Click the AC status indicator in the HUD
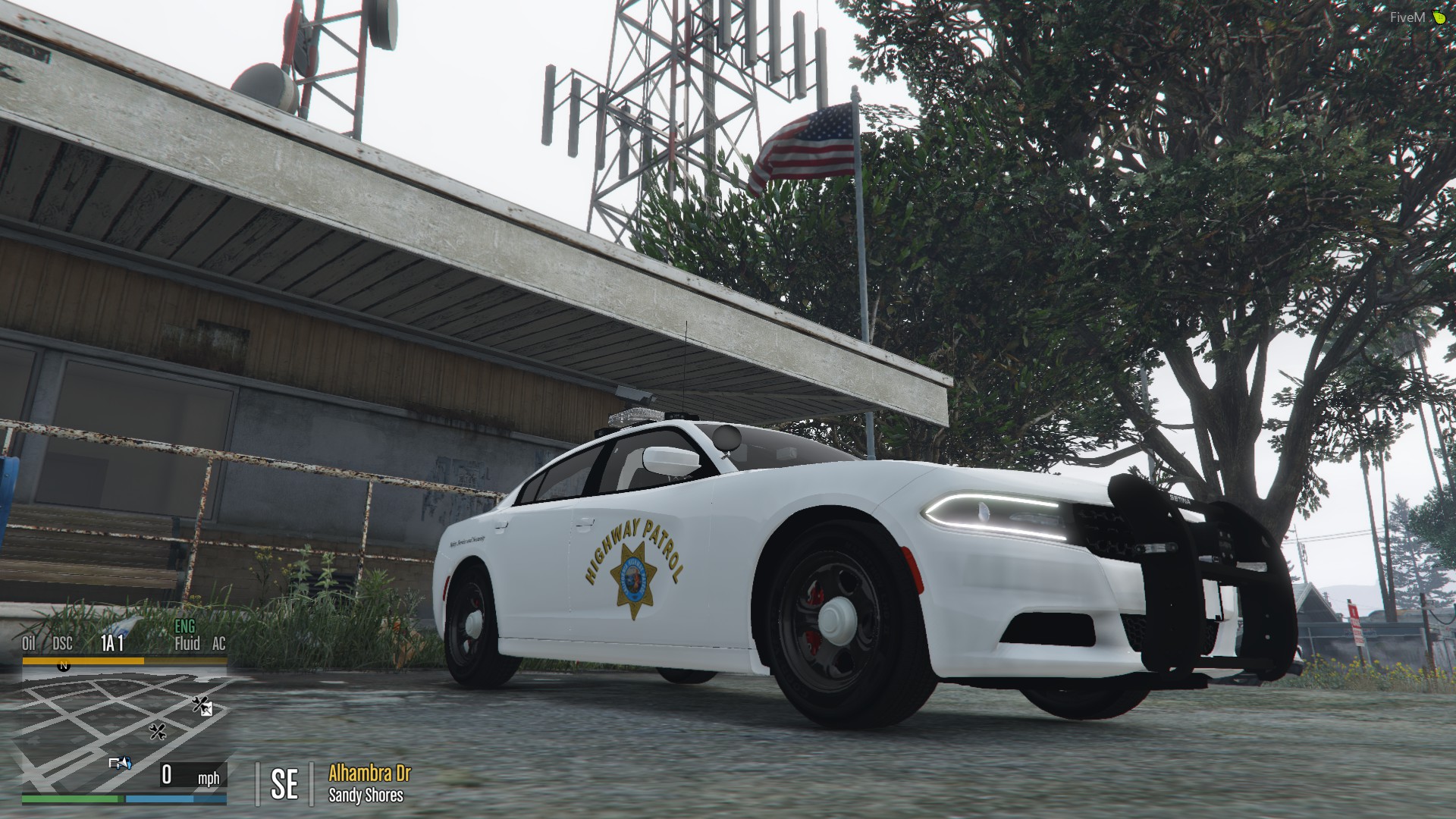Screen dimensions: 1456x819 (x=218, y=644)
